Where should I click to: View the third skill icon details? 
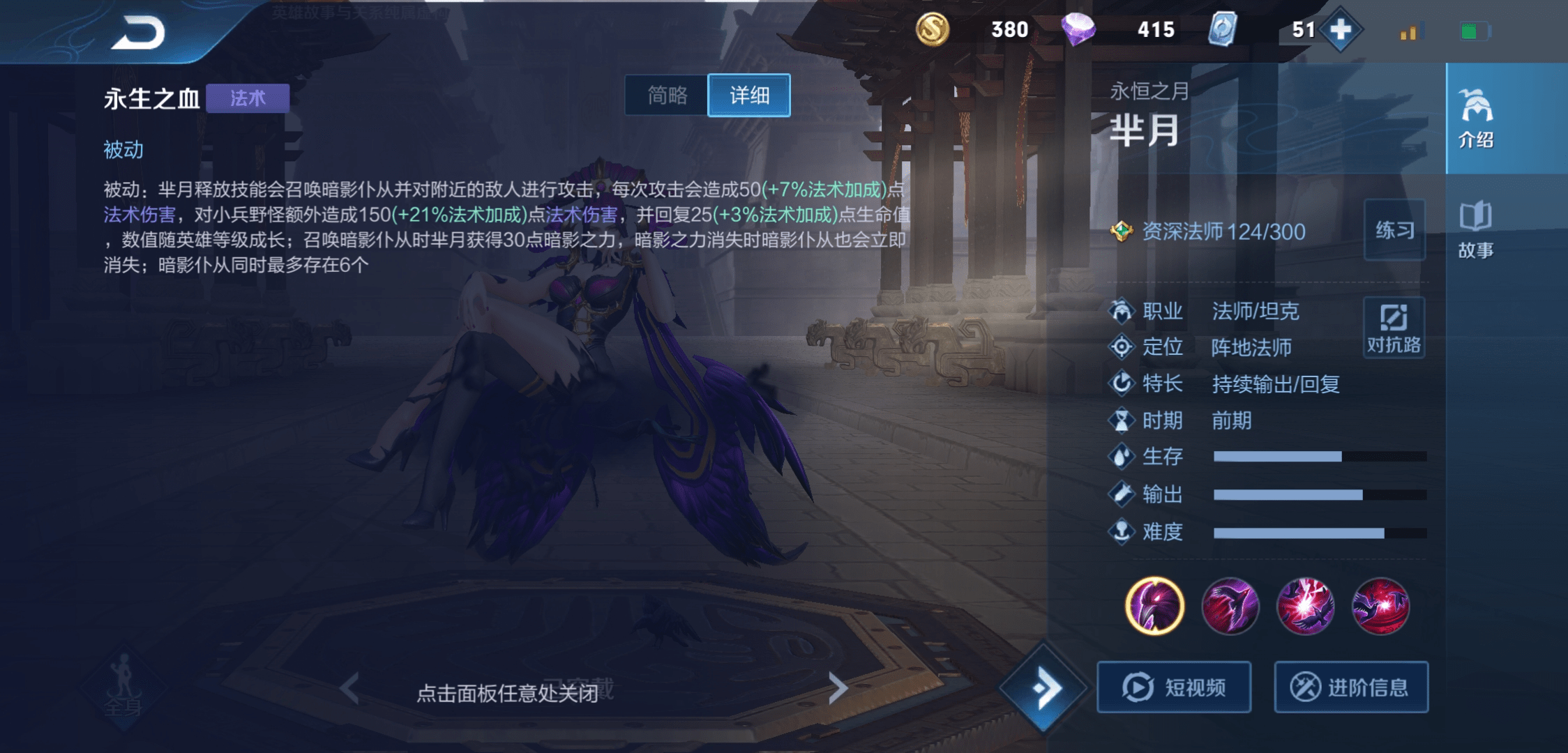1306,607
